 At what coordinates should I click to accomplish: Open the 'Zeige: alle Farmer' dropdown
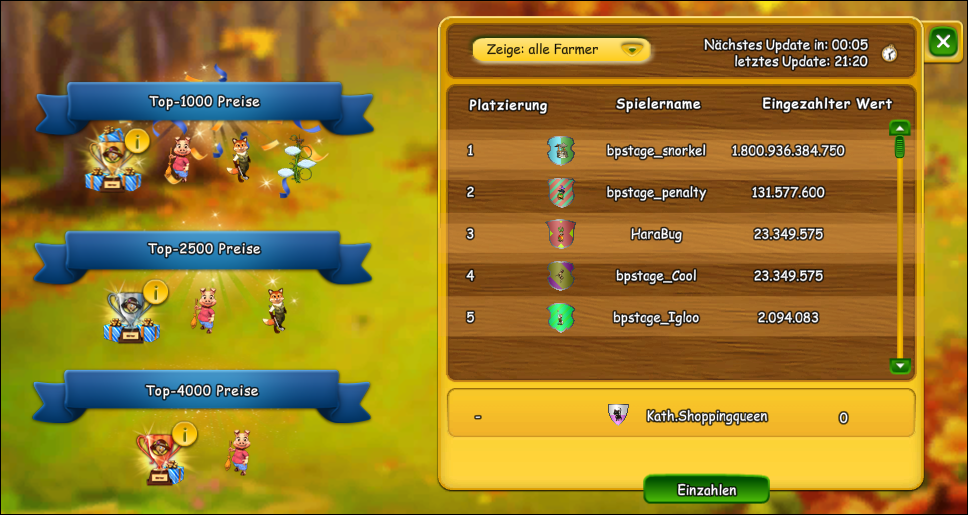(561, 49)
